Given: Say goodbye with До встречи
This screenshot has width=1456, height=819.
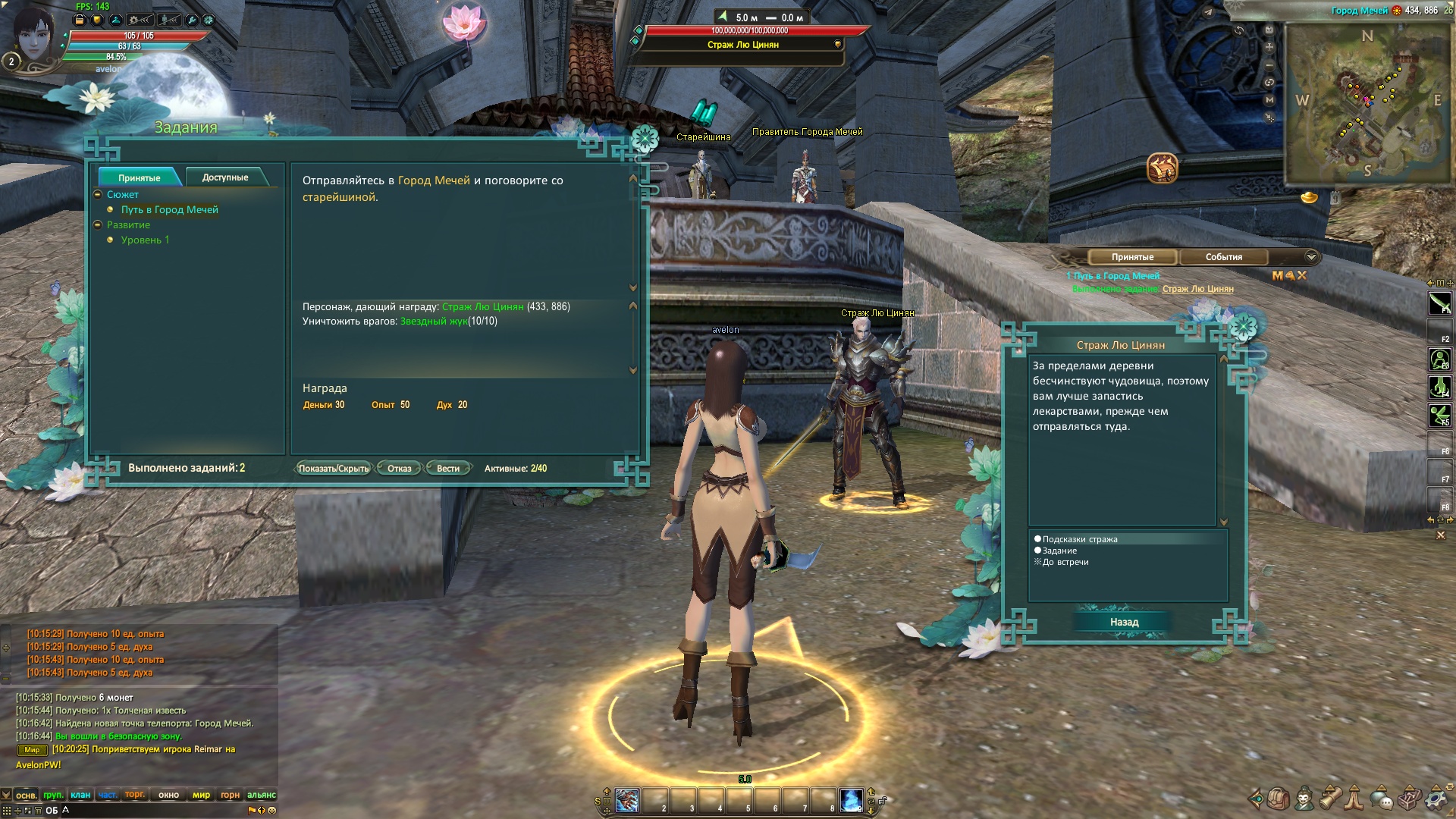Looking at the screenshot, I should pos(1065,563).
